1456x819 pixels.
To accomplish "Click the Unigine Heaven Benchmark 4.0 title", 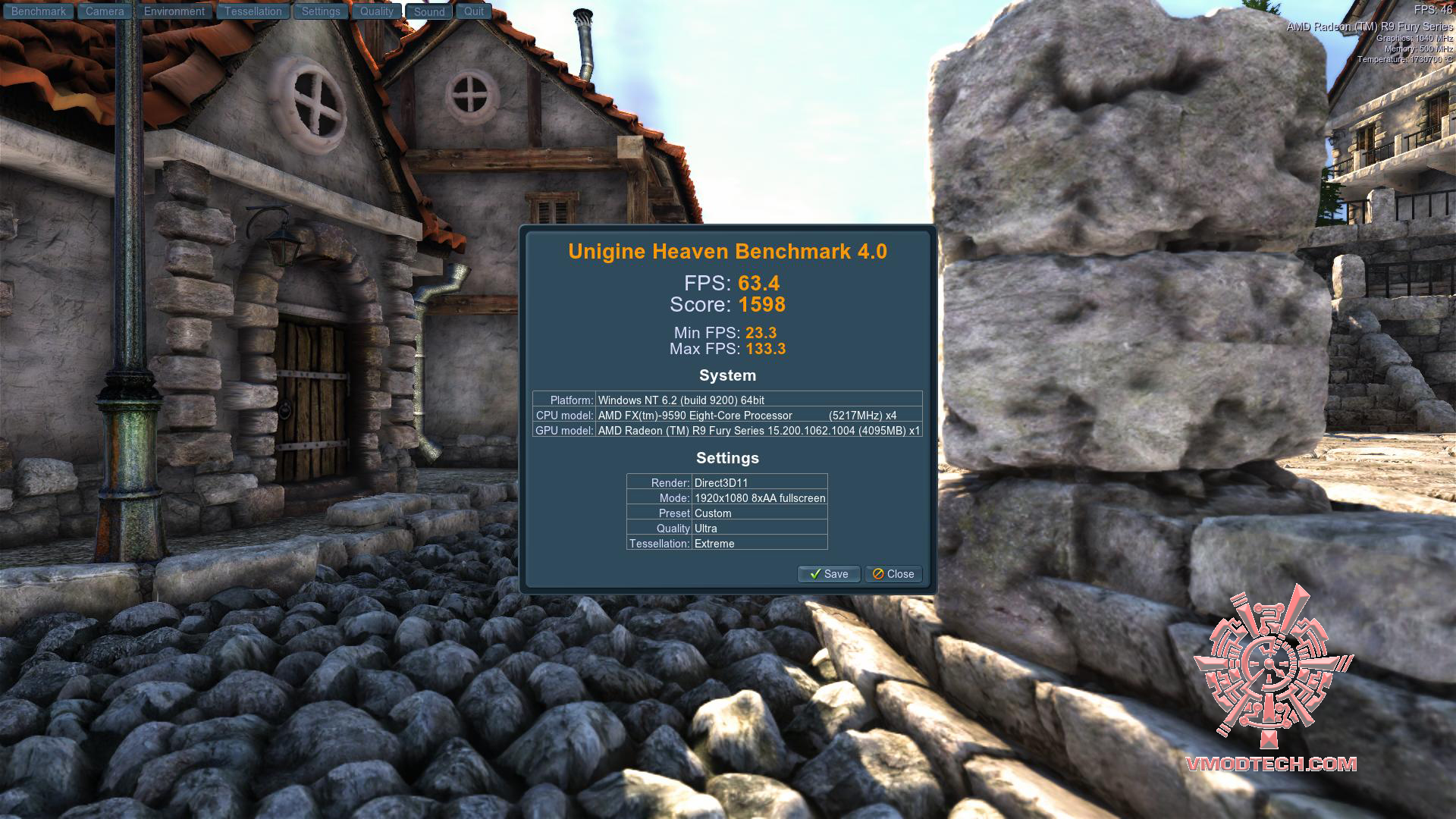I will point(728,252).
